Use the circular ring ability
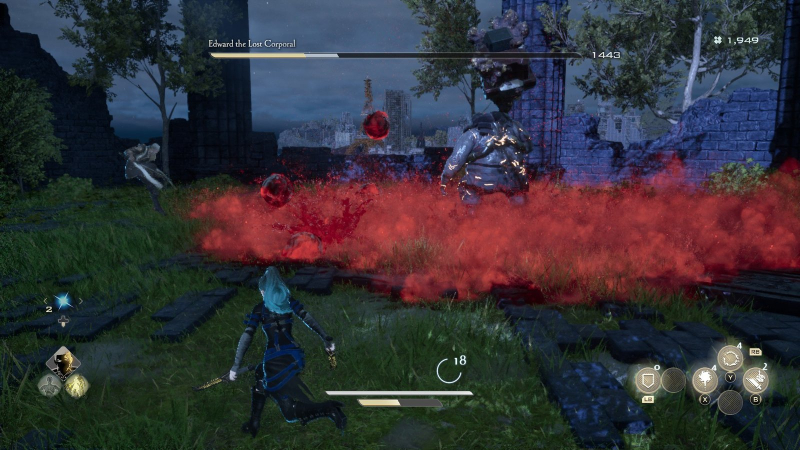This screenshot has width=800, height=450. [730, 358]
